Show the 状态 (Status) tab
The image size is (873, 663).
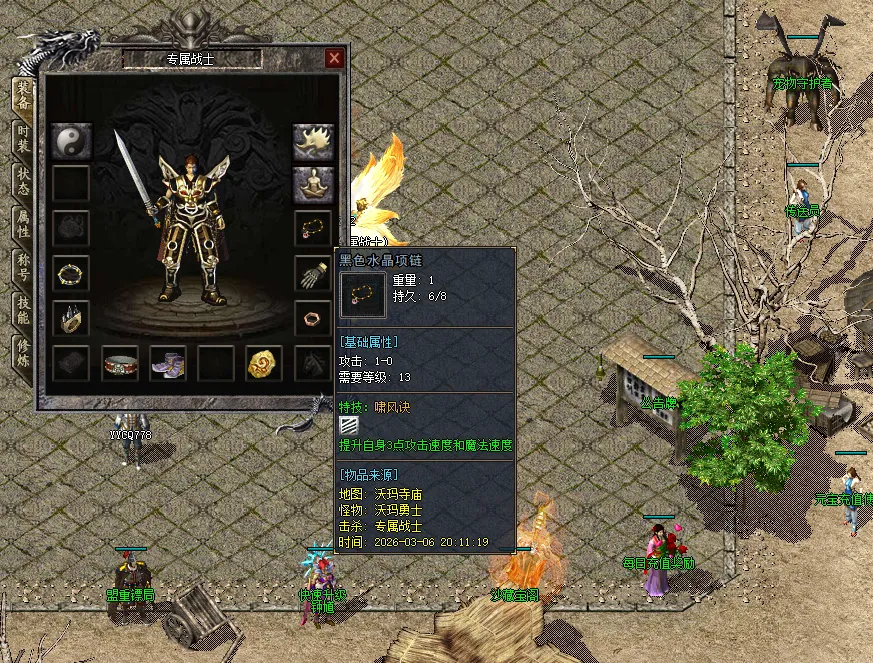pyautogui.click(x=22, y=182)
